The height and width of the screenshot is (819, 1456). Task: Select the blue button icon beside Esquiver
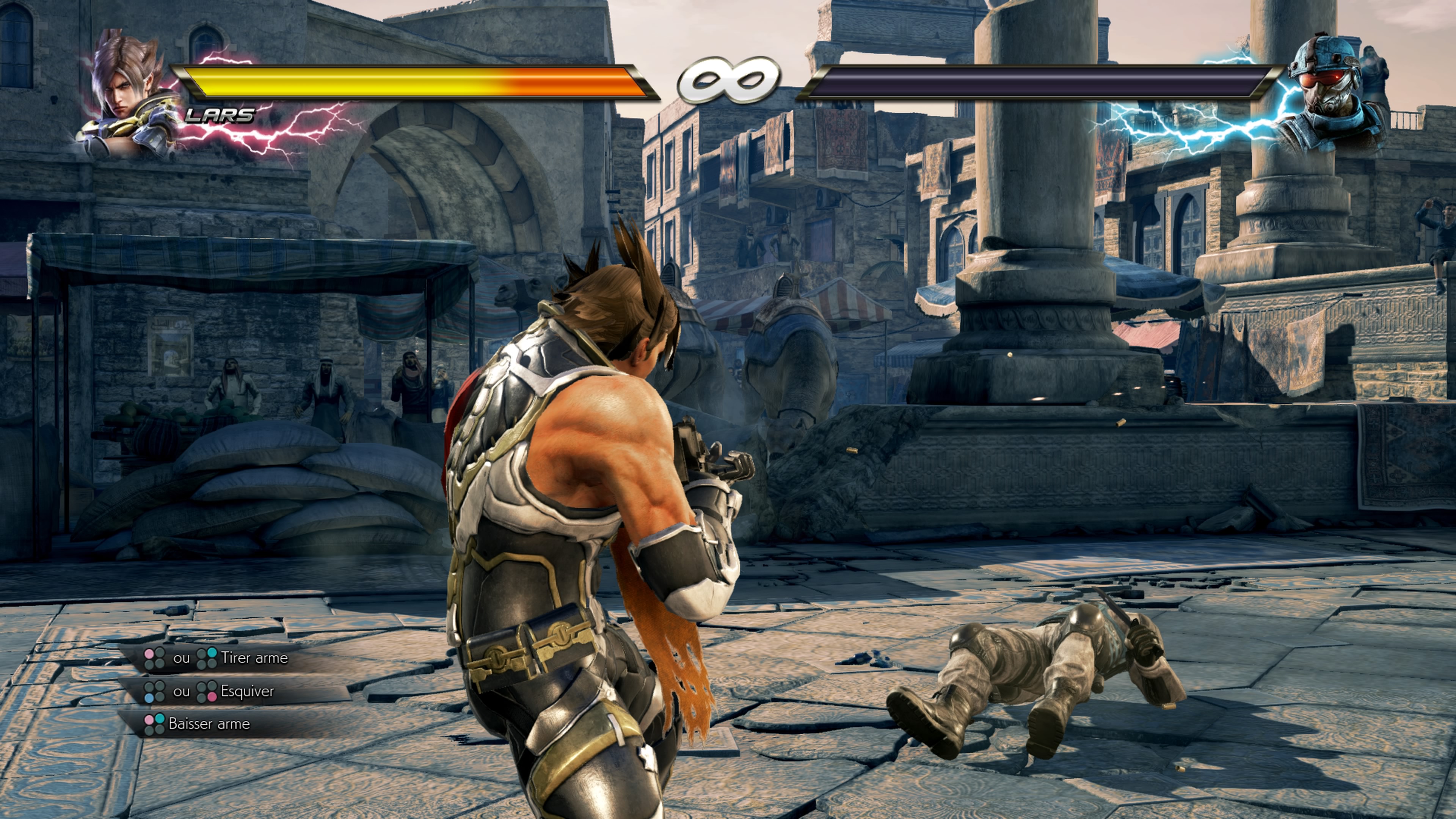150,698
